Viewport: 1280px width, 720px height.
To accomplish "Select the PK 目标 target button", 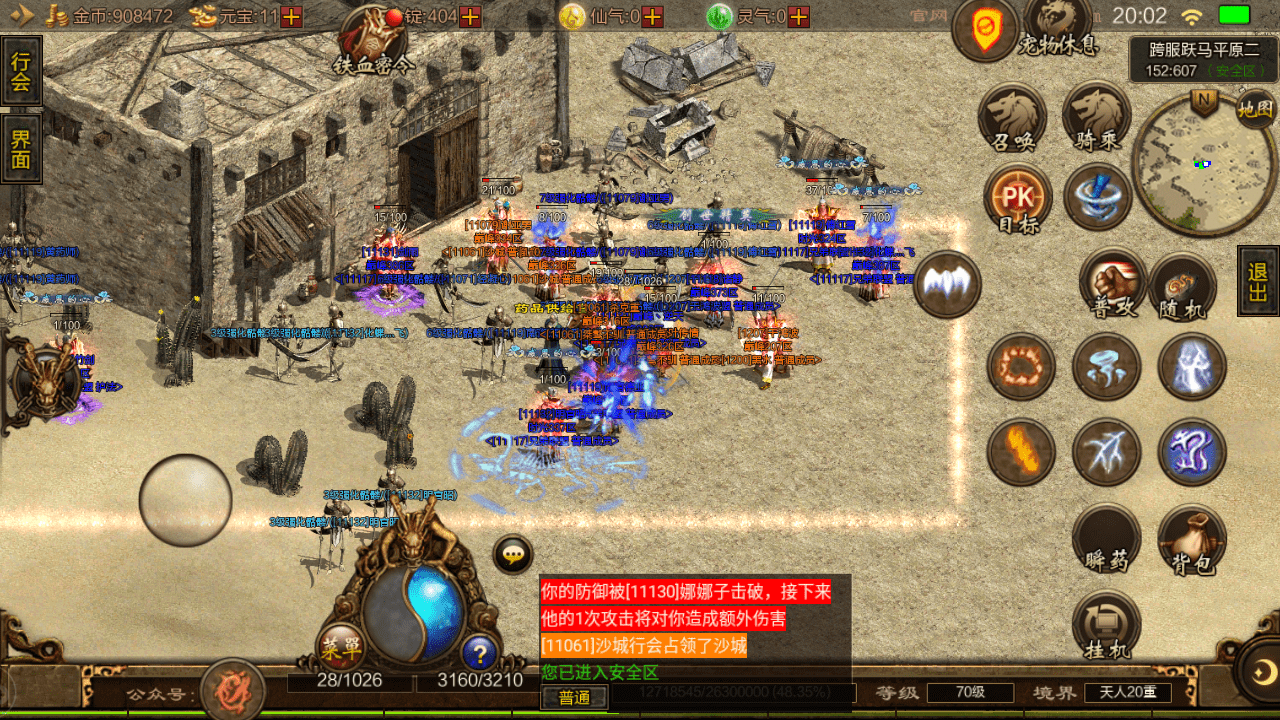I will [x=1018, y=198].
